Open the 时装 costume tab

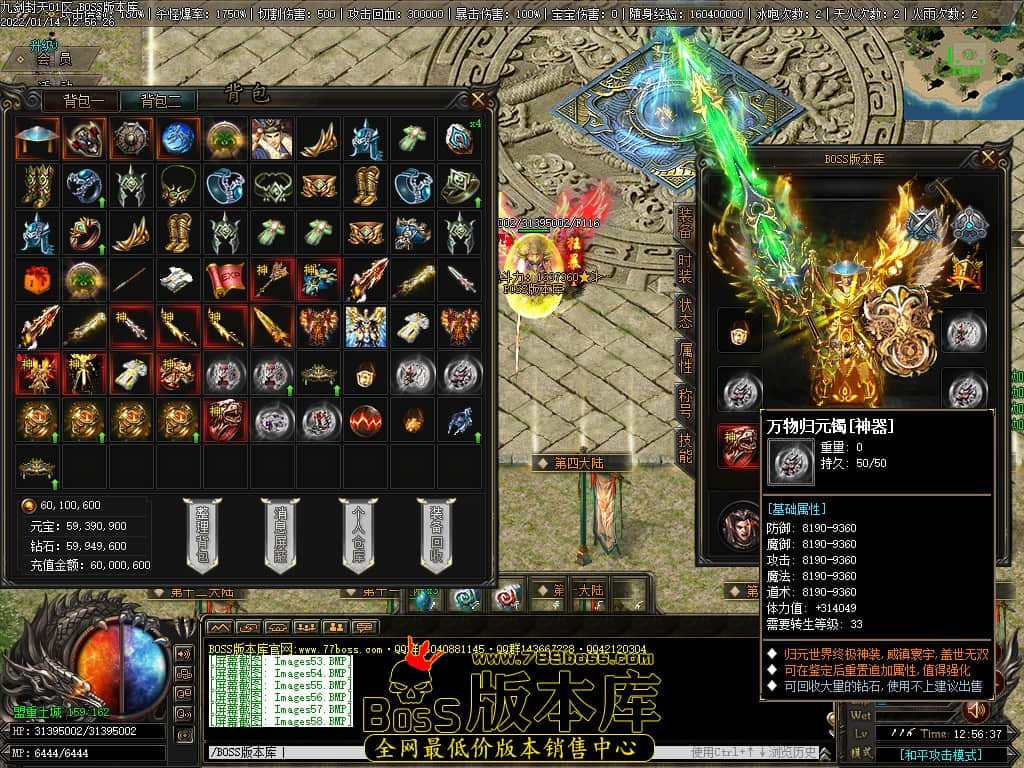[685, 268]
